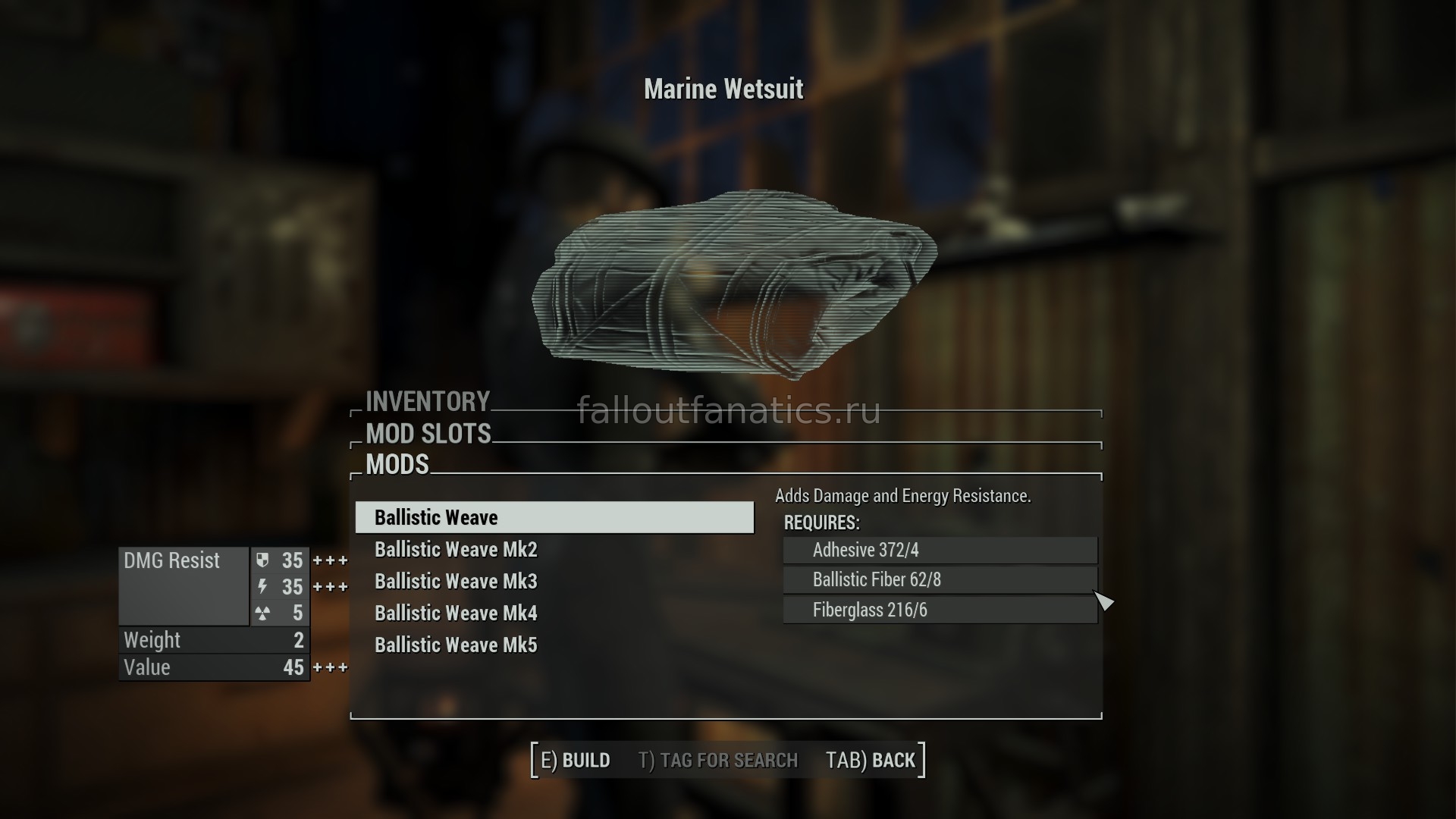Select Ballistic Weave Mk4 entry
Viewport: 1456px width, 819px height.
click(x=456, y=613)
